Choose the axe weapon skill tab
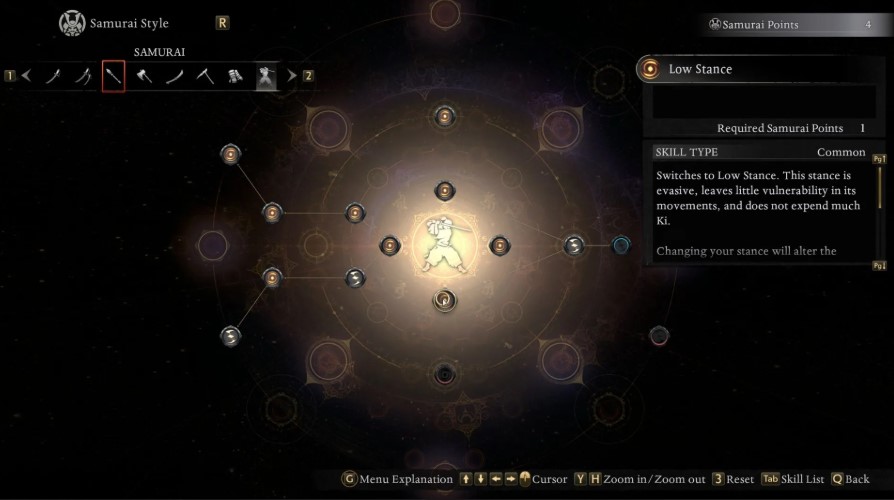Viewport: 894px width, 500px height. (x=144, y=75)
